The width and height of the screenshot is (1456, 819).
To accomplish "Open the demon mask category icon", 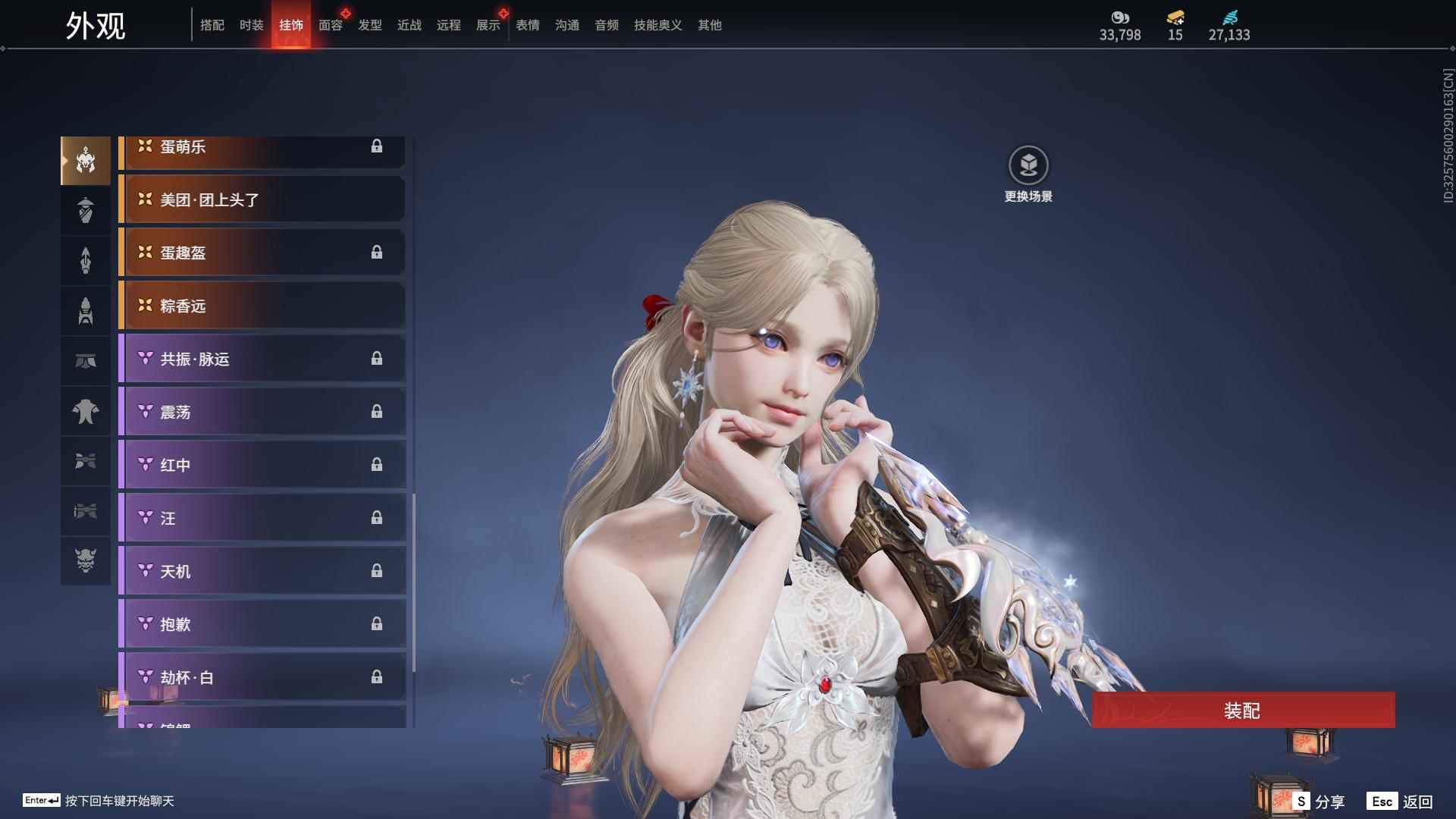I will (86, 560).
